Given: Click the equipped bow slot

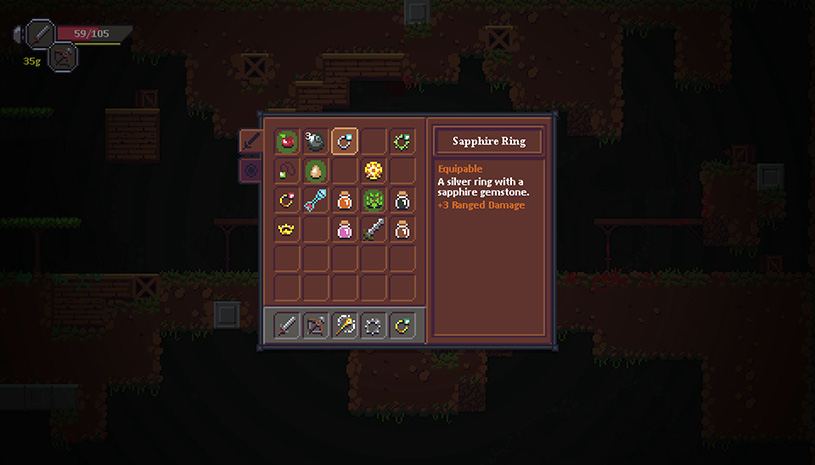Looking at the screenshot, I should point(316,325).
